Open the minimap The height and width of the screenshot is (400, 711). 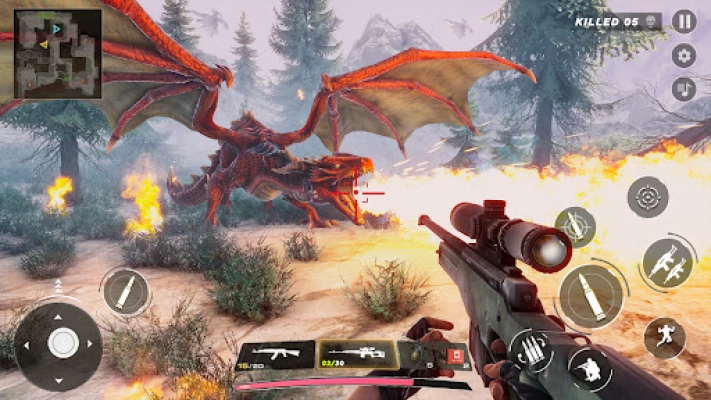[x=57, y=53]
